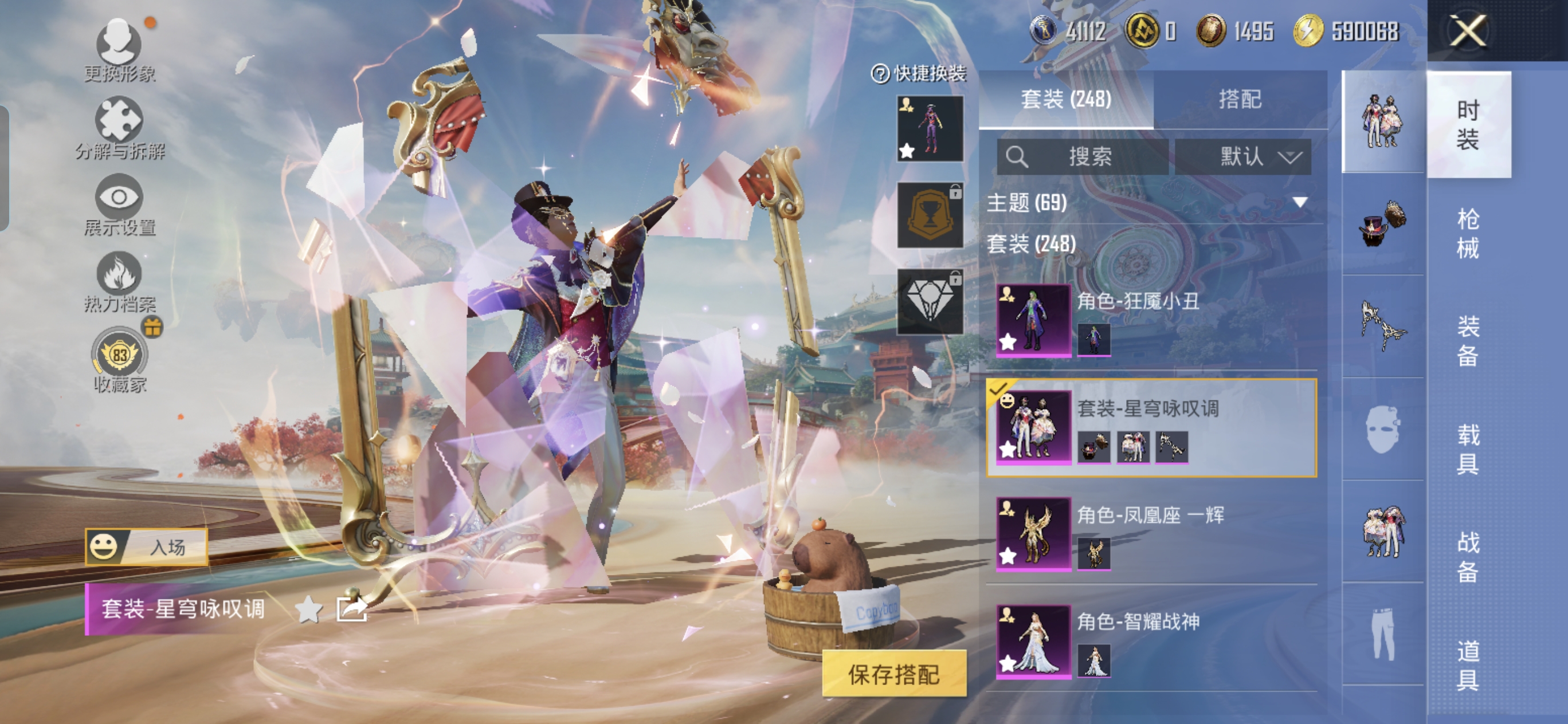The image size is (1568, 724).
Task: Select the 入场 entrance emote button
Action: [x=147, y=547]
